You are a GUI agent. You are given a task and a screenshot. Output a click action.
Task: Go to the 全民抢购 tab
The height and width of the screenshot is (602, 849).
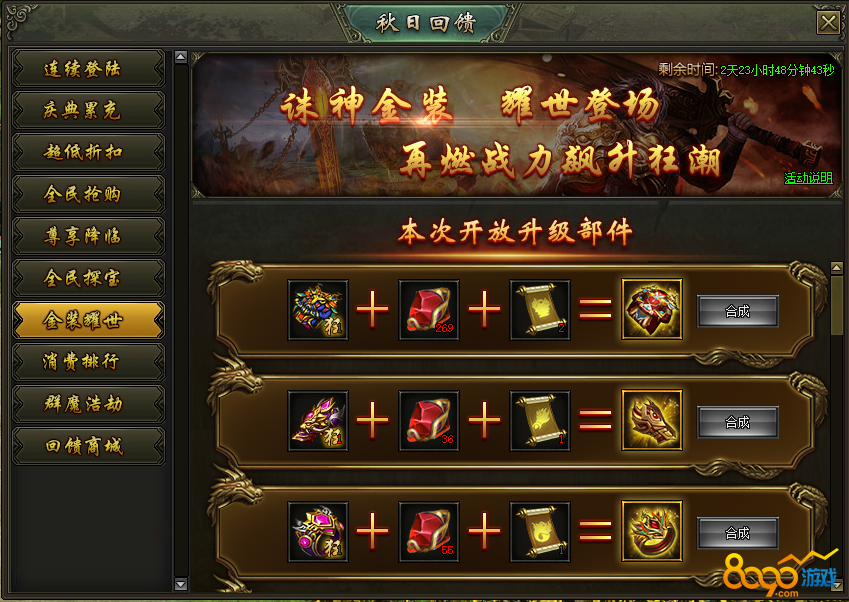tap(87, 194)
